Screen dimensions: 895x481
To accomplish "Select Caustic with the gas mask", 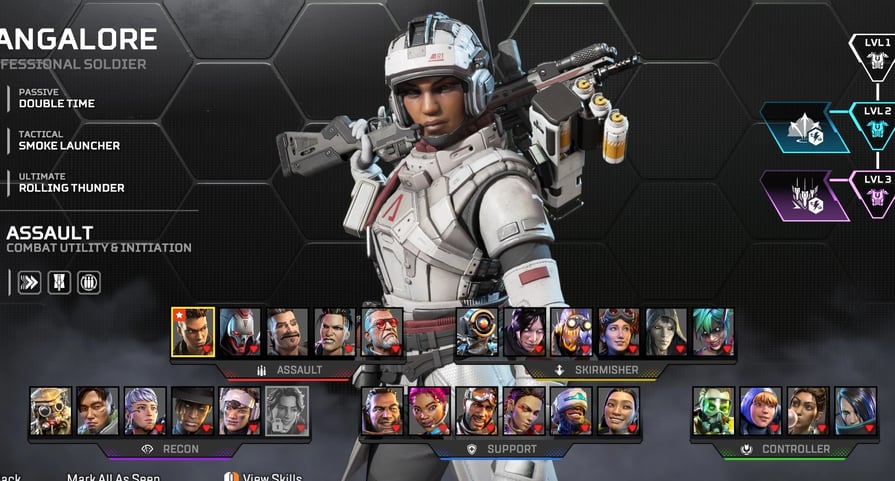I will pyautogui.click(x=713, y=410).
